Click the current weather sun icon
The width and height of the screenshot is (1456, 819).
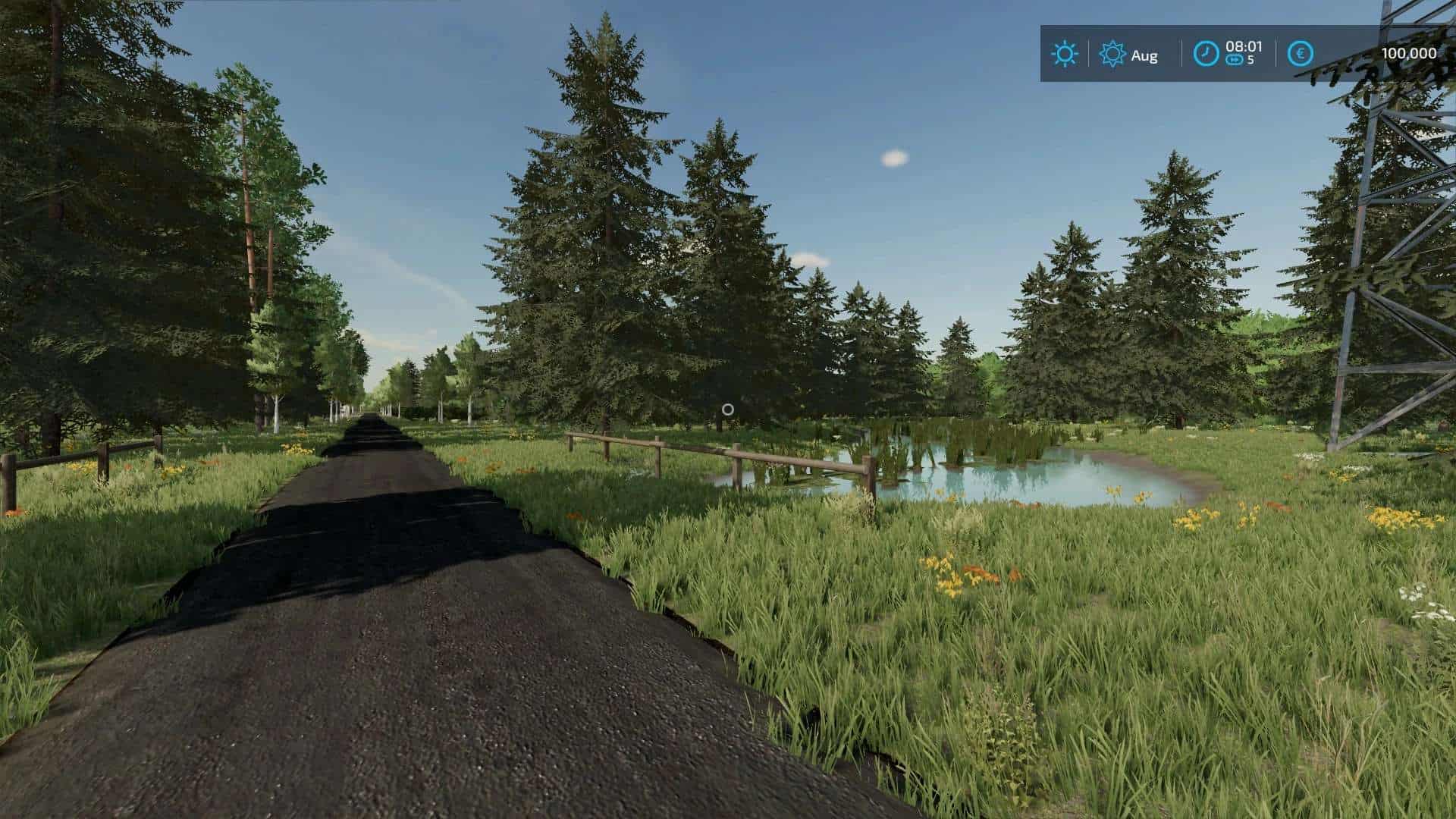(x=1065, y=54)
